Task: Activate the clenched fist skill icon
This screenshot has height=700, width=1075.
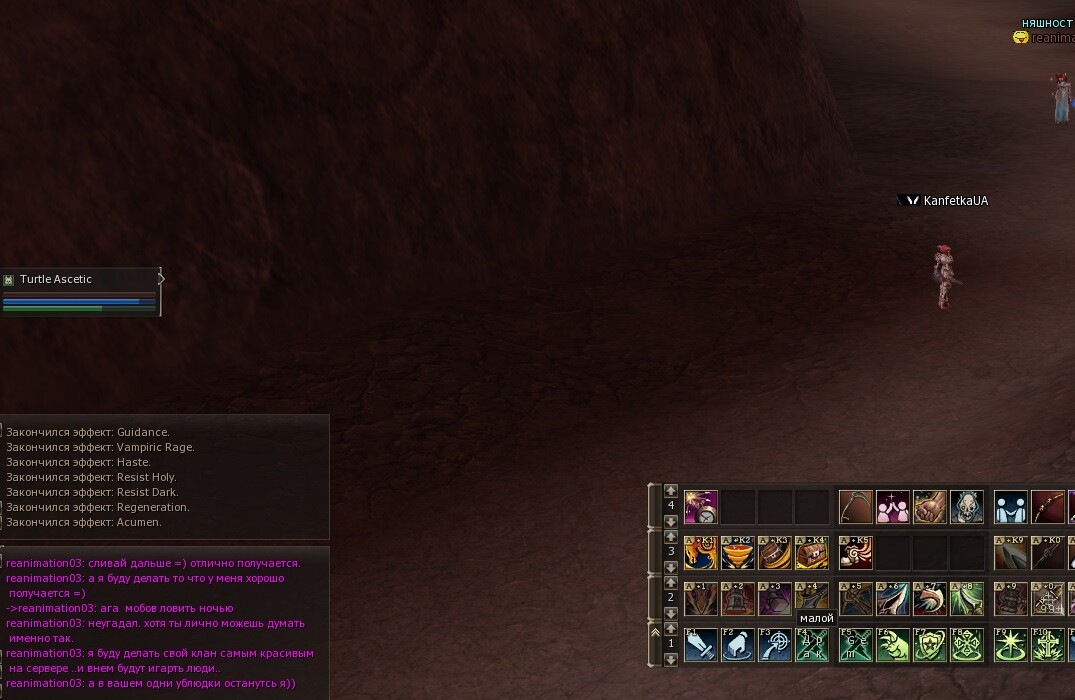Action: coord(930,507)
